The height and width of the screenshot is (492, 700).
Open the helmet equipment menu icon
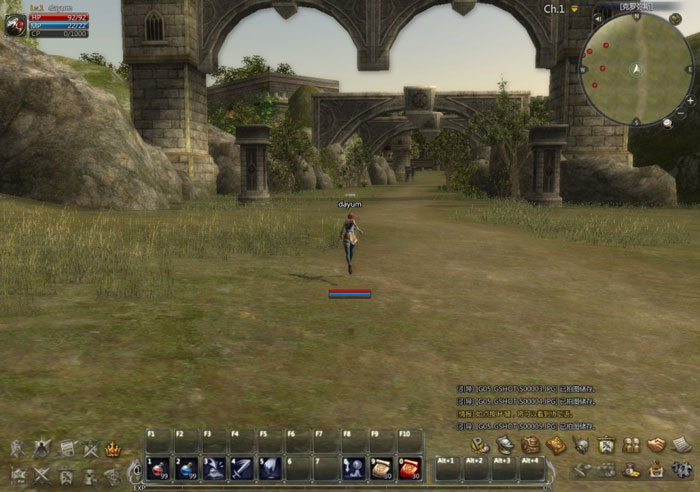pyautogui.click(x=505, y=445)
